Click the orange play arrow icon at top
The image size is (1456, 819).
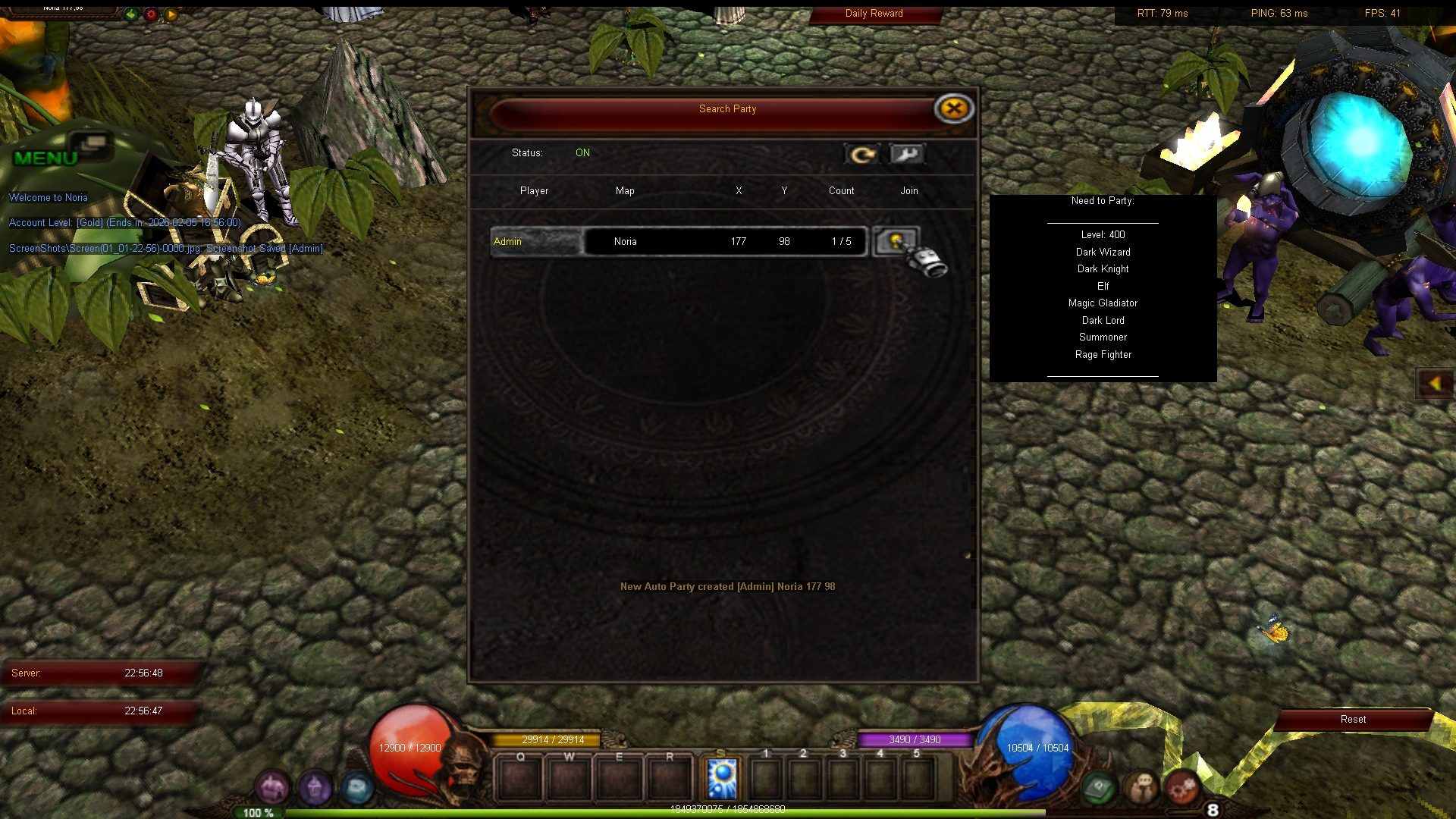(171, 14)
